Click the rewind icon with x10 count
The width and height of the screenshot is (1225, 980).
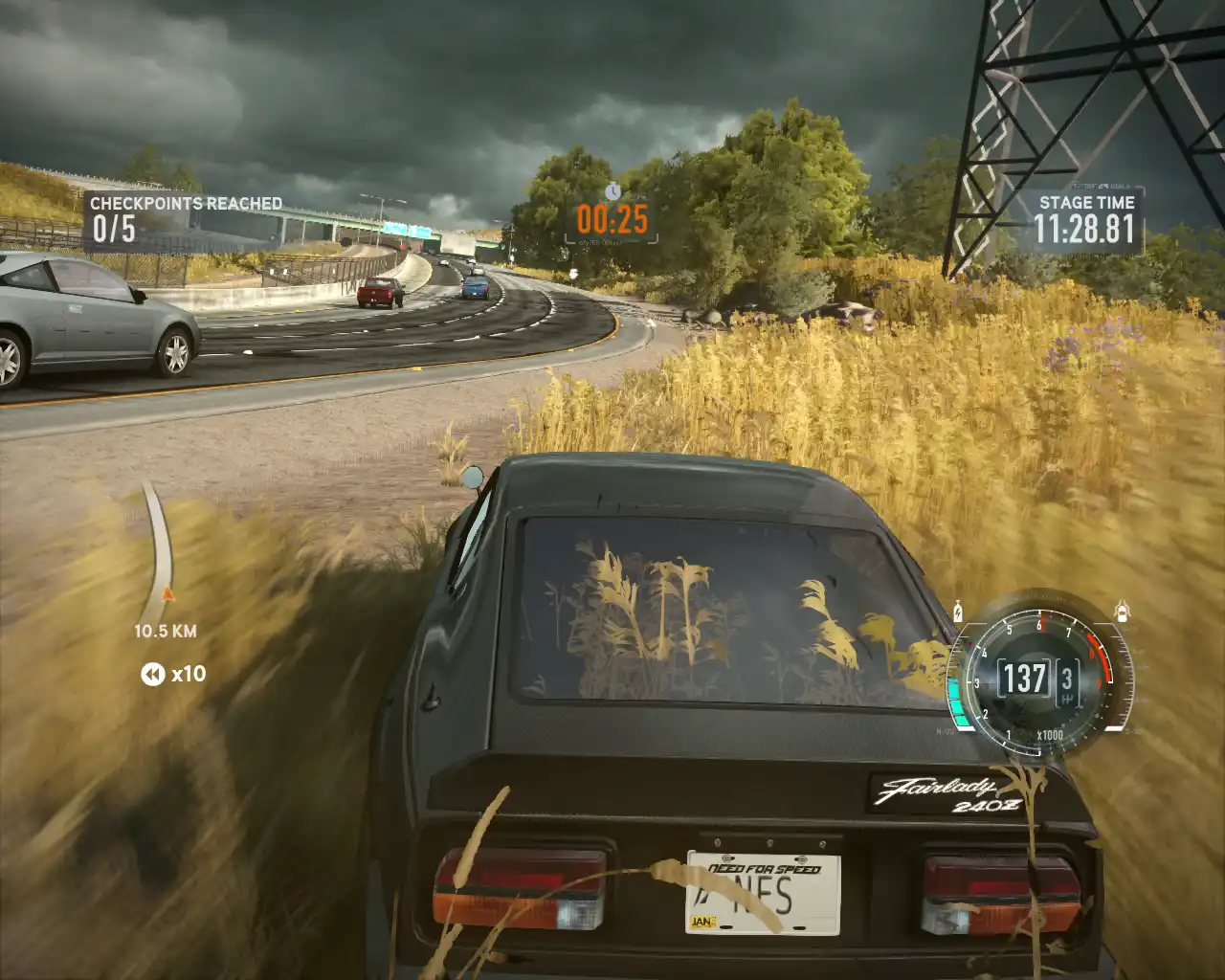(153, 675)
